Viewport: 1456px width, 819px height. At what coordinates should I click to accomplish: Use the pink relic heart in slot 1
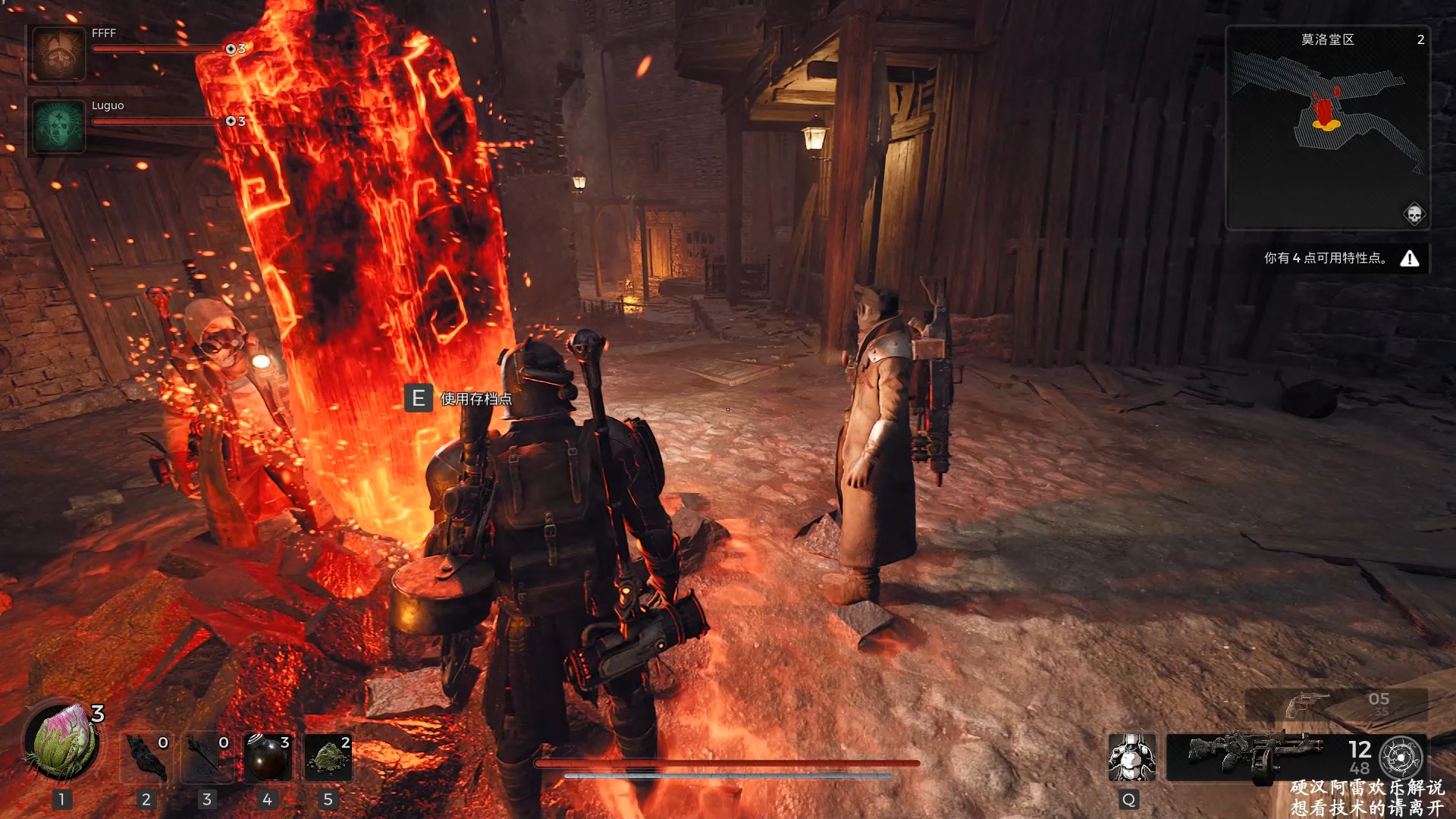point(61,743)
